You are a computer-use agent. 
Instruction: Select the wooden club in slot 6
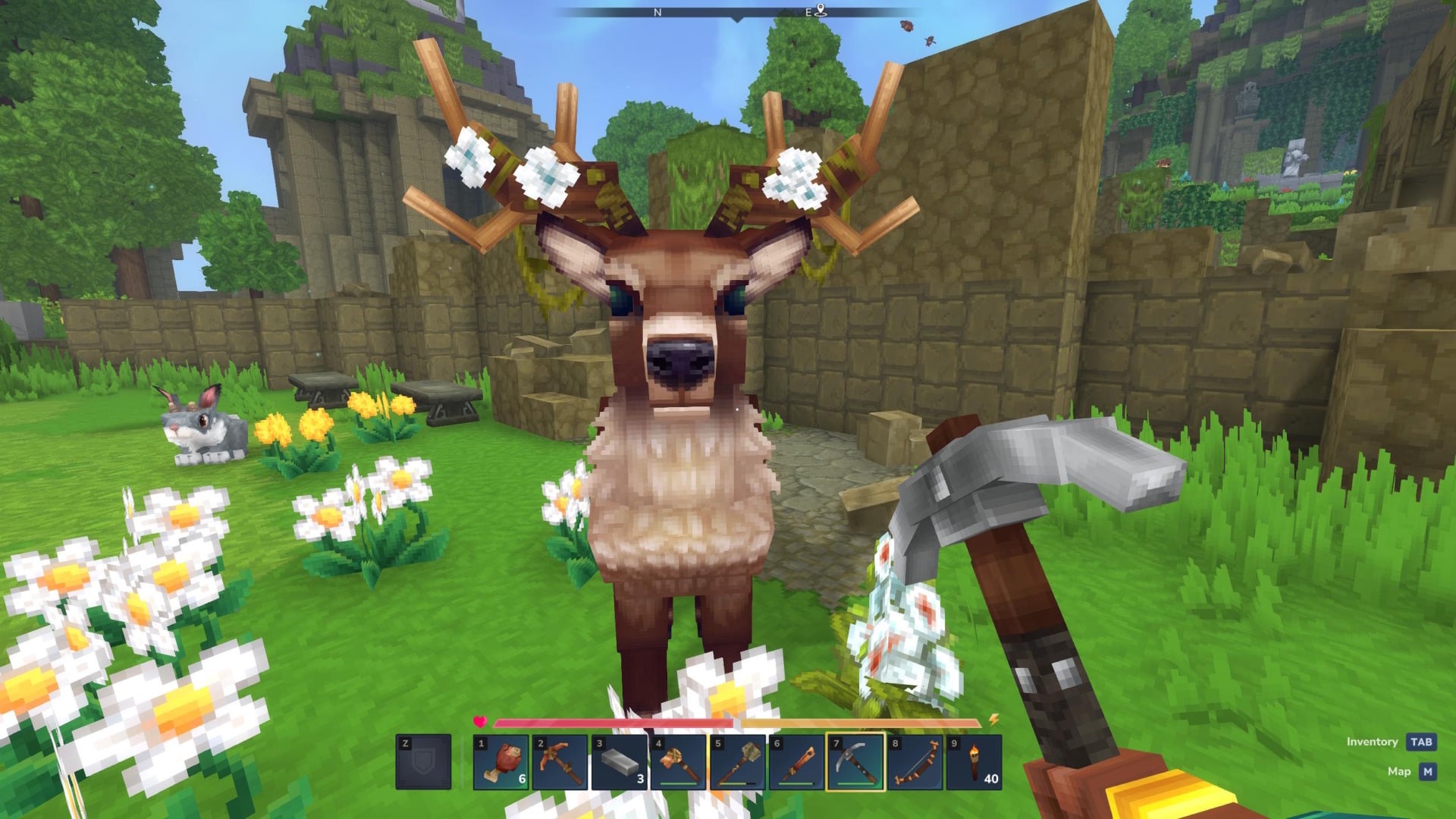[x=797, y=760]
